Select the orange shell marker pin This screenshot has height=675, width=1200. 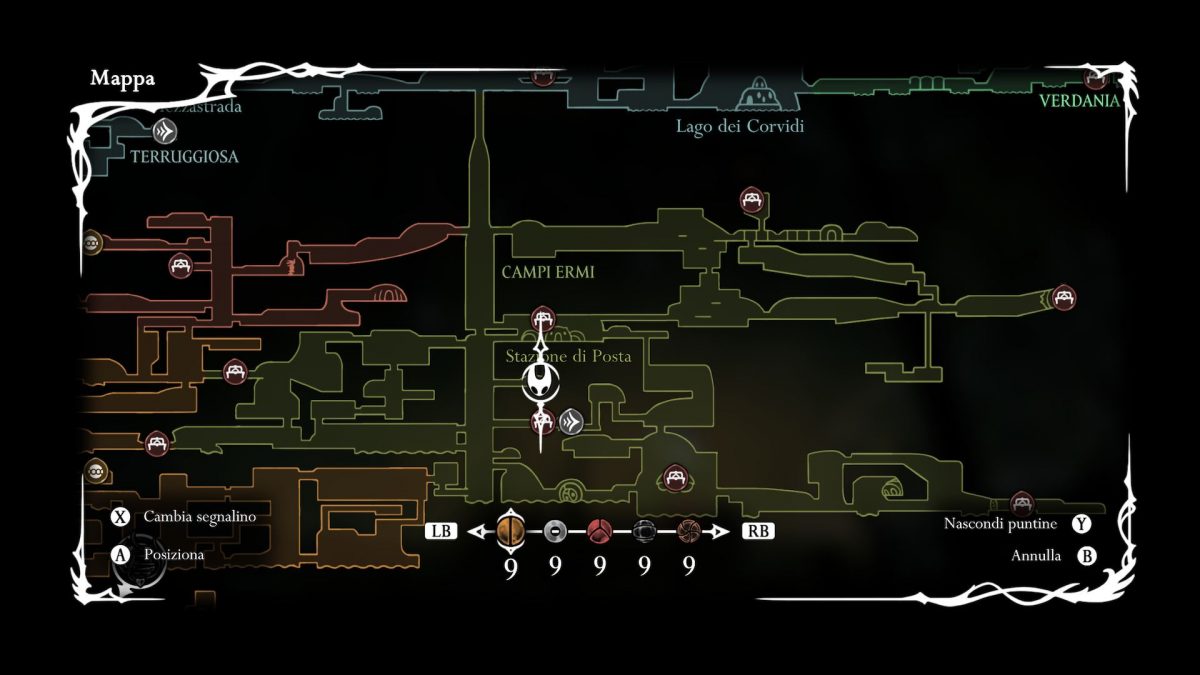510,531
